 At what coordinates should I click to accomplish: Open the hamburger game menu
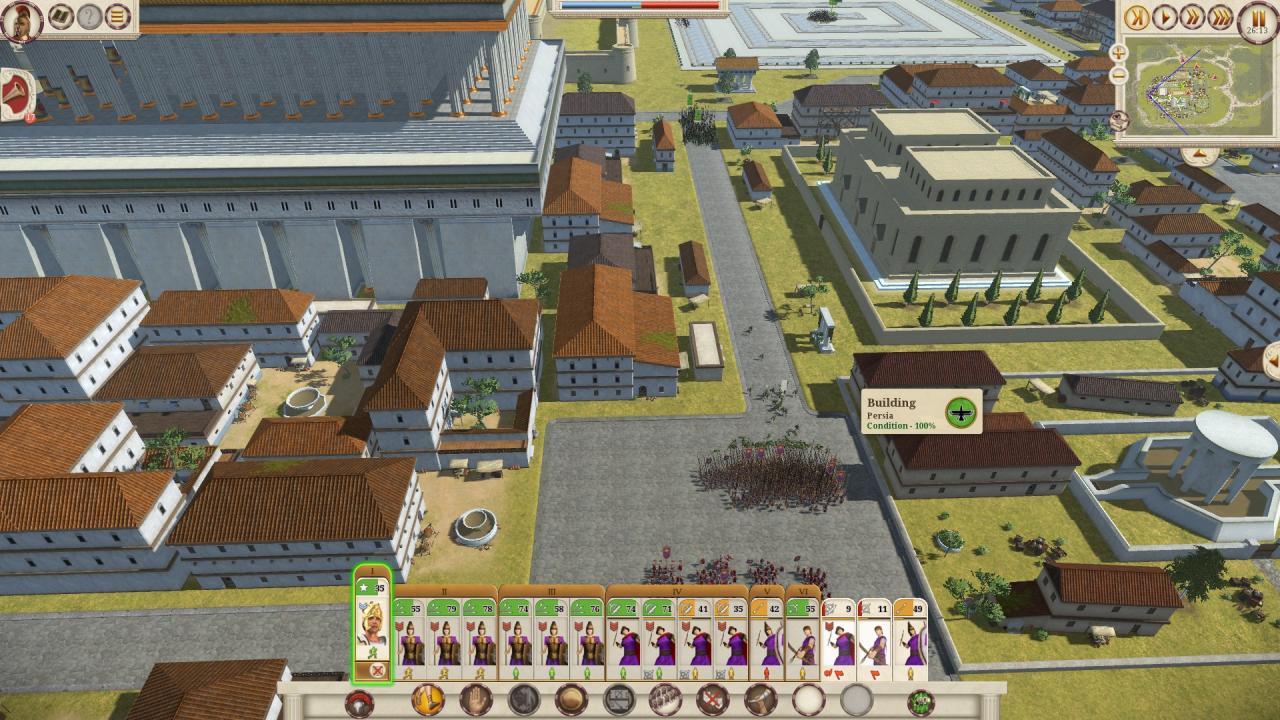[118, 16]
